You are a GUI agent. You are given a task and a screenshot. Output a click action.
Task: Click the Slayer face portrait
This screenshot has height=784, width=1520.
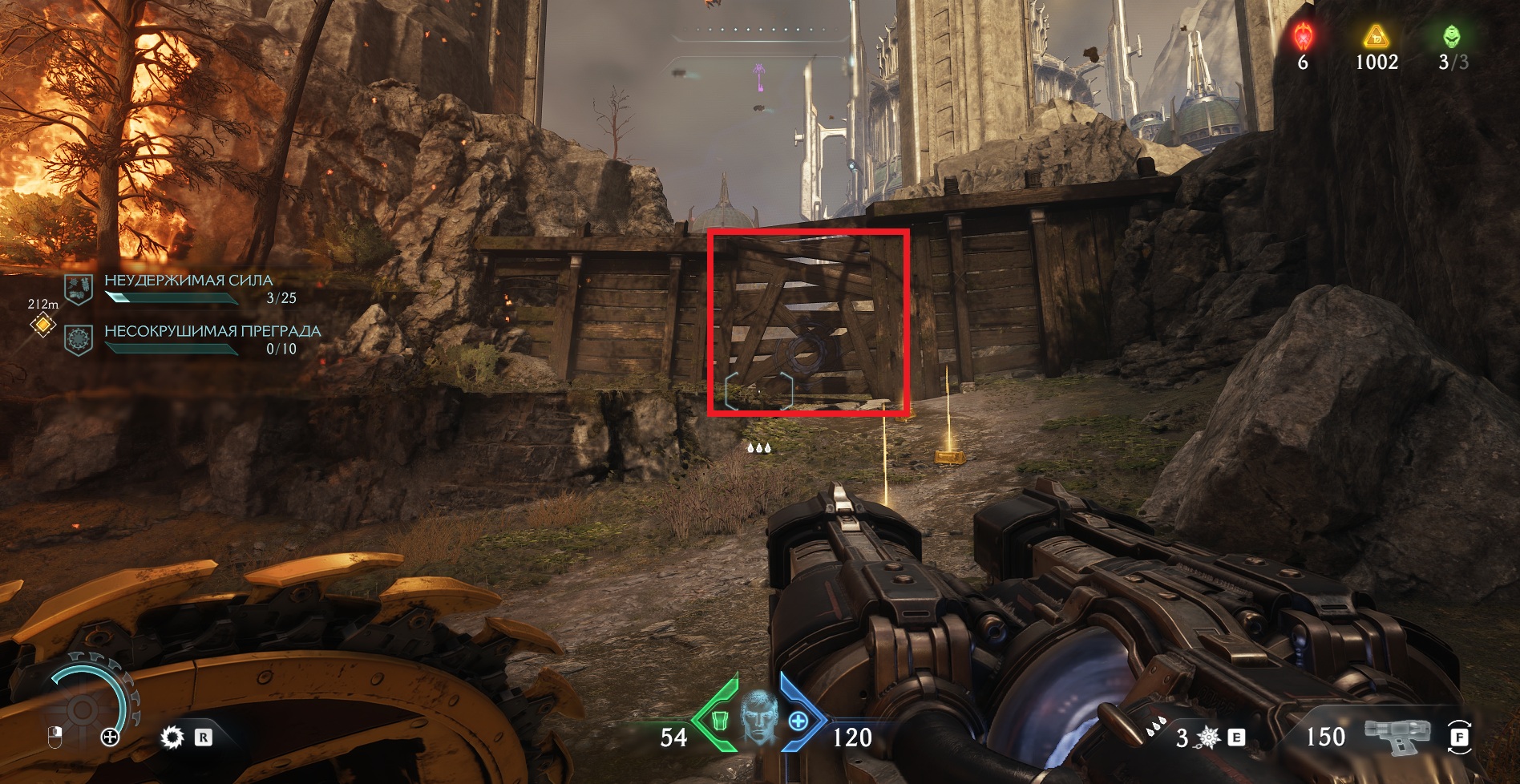(x=758, y=717)
